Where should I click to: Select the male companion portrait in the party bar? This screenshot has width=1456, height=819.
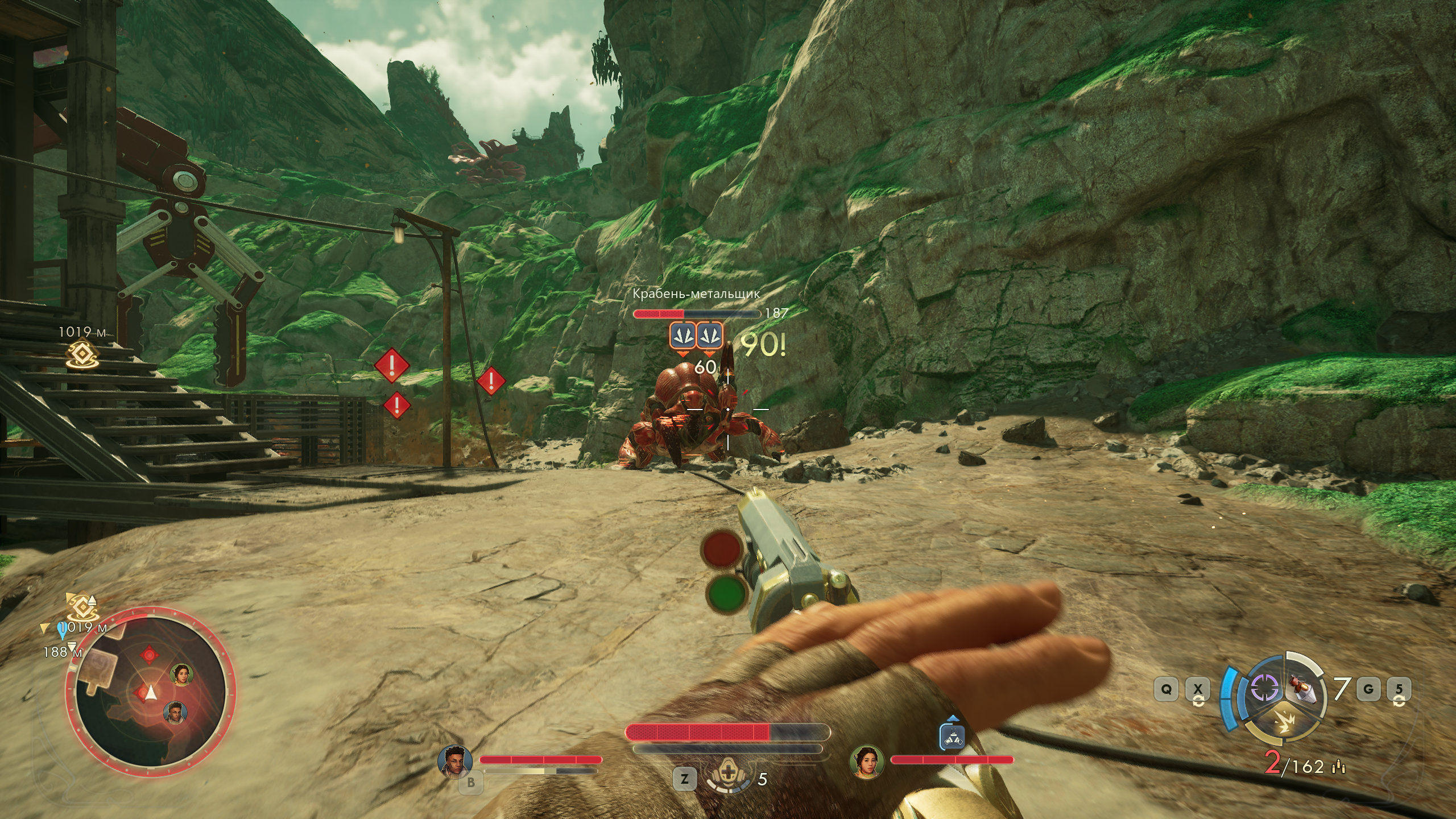[454, 760]
